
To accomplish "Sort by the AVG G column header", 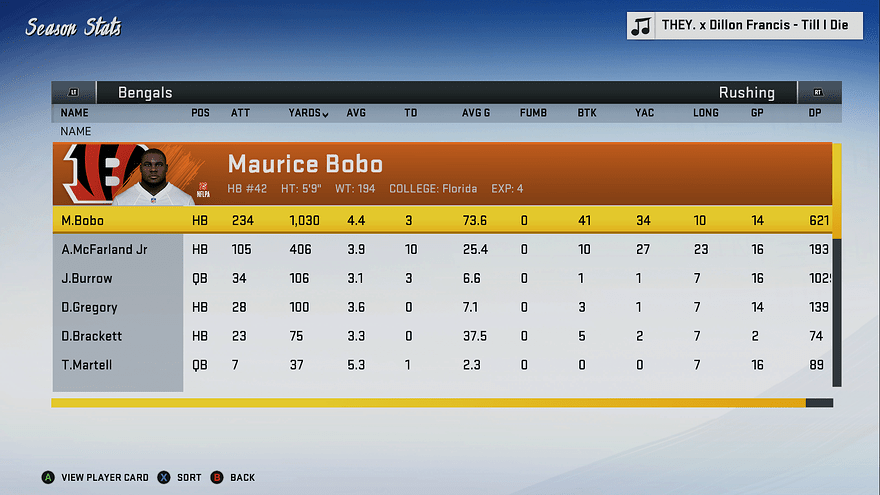I will (x=476, y=113).
